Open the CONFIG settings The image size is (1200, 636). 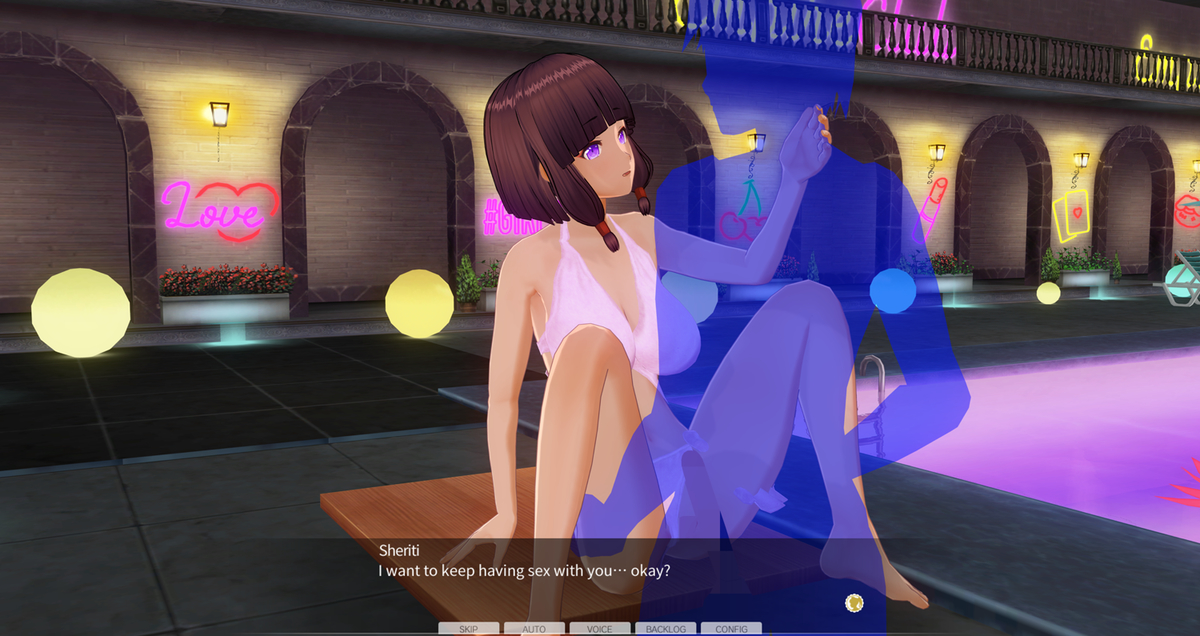coord(731,629)
